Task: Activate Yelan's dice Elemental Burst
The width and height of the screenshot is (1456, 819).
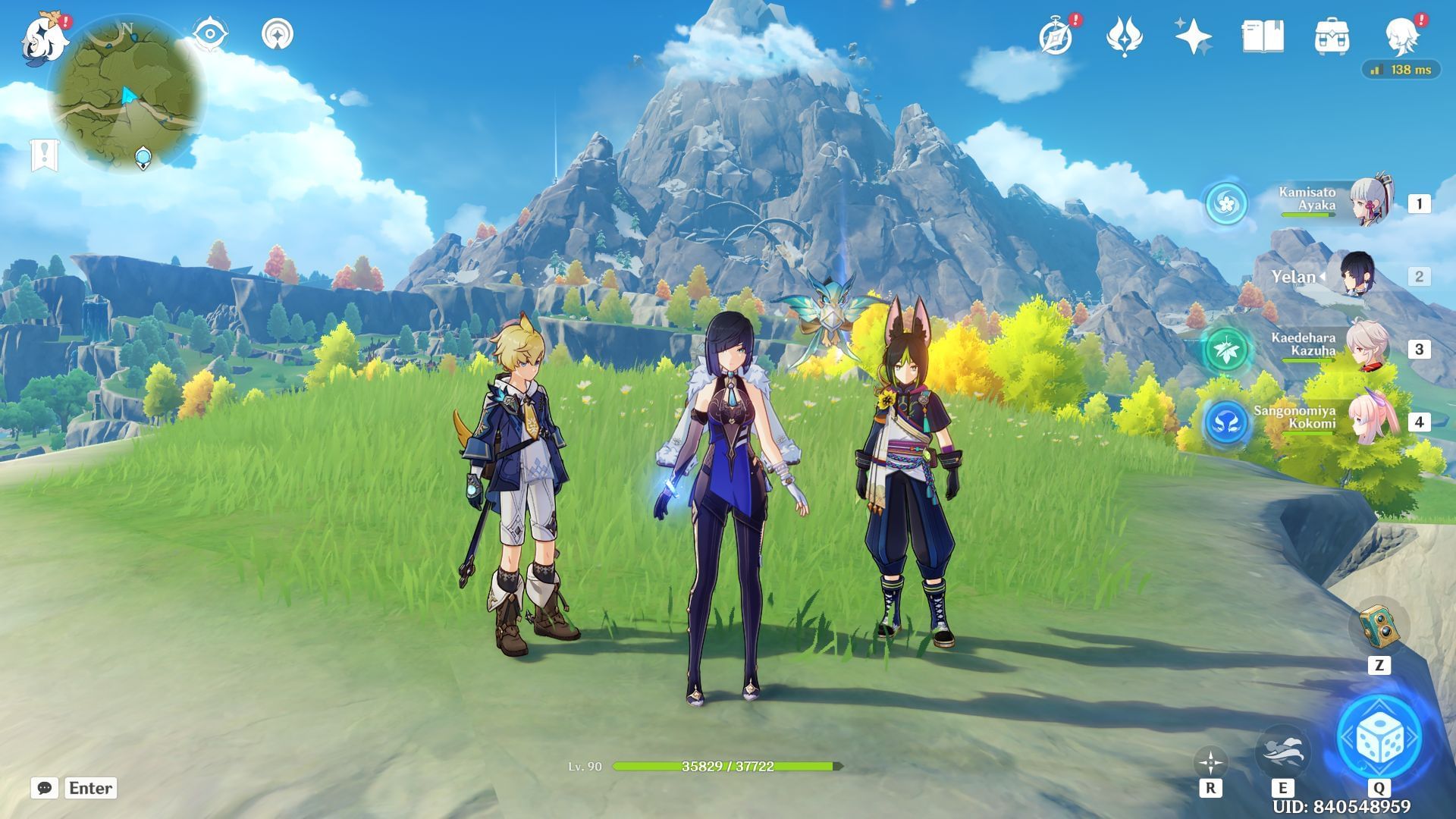Action: [1379, 737]
